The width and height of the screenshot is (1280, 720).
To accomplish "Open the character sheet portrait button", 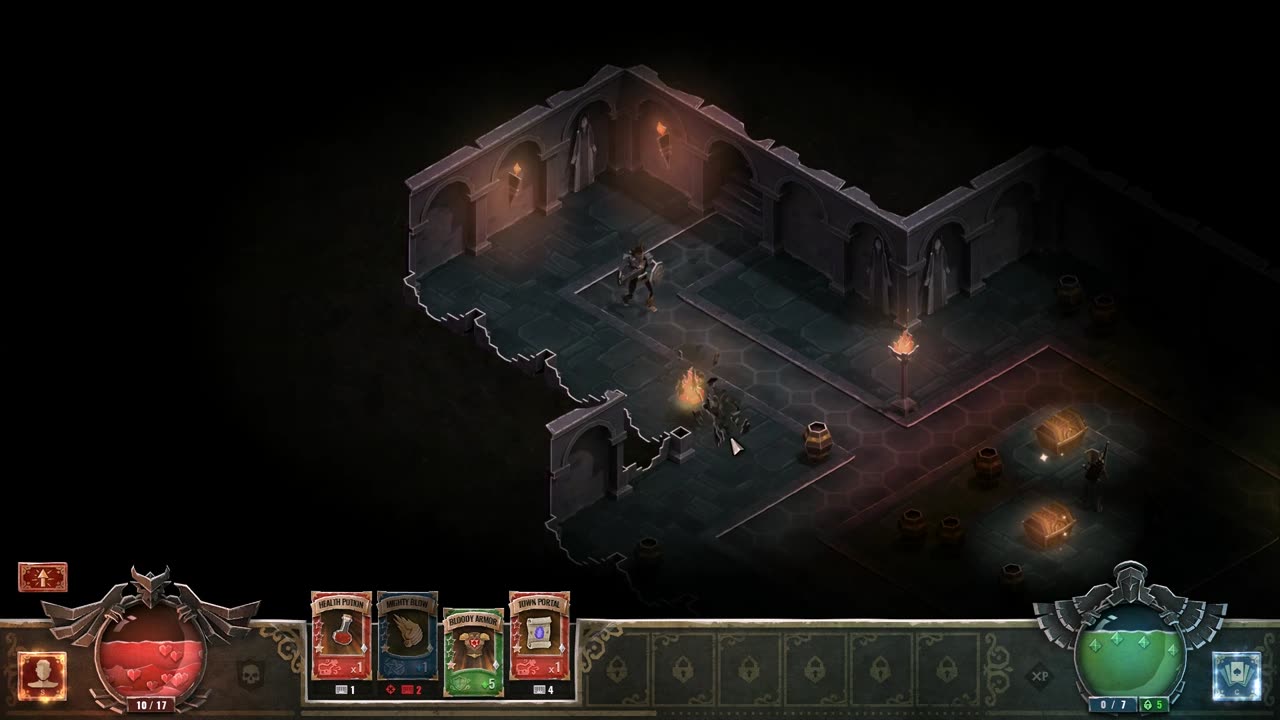I will [42, 676].
